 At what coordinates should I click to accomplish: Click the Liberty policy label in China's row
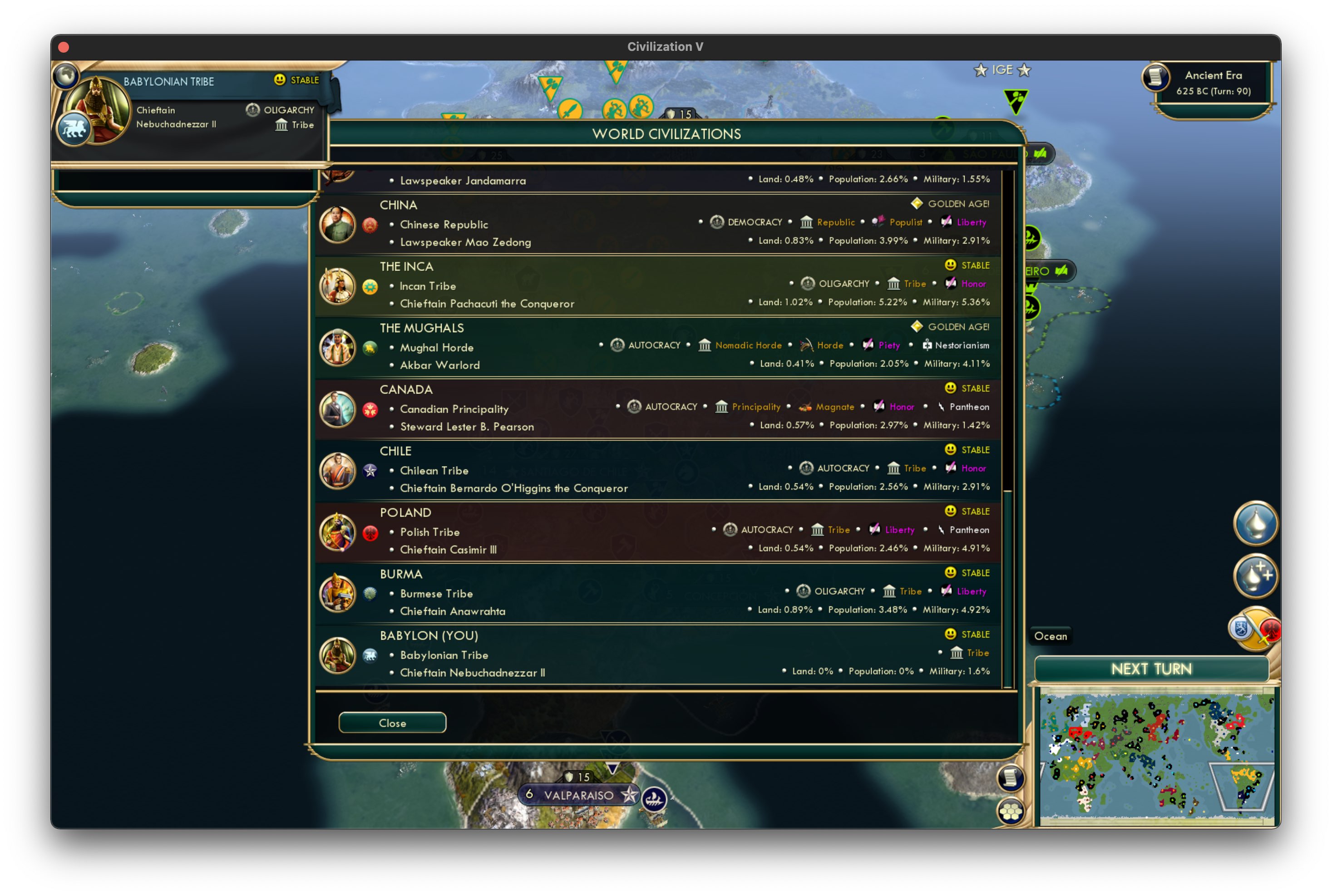[972, 222]
